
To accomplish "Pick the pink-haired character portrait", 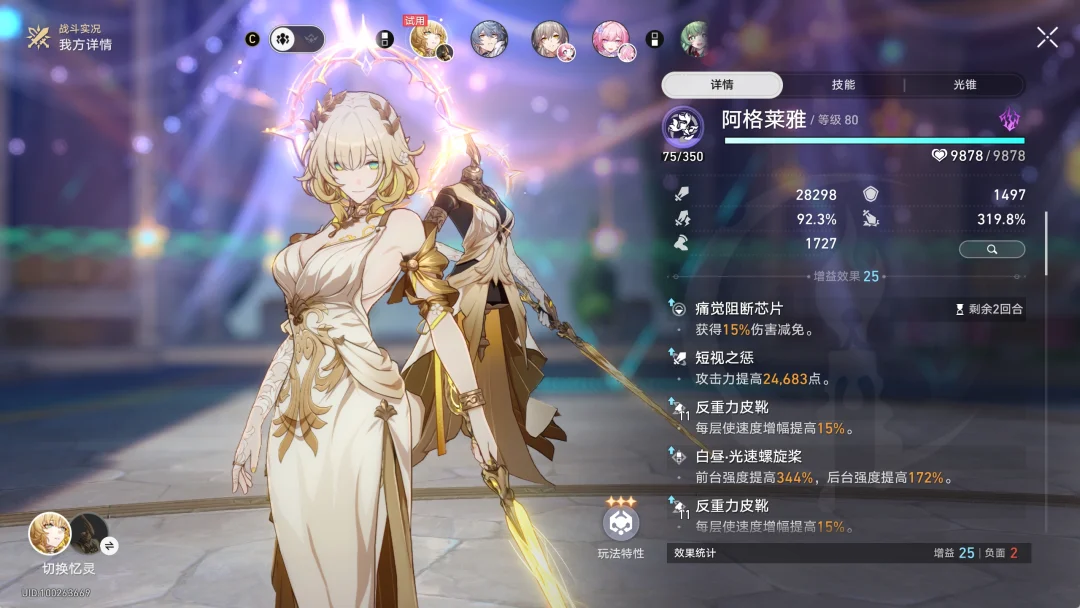I will 612,40.
